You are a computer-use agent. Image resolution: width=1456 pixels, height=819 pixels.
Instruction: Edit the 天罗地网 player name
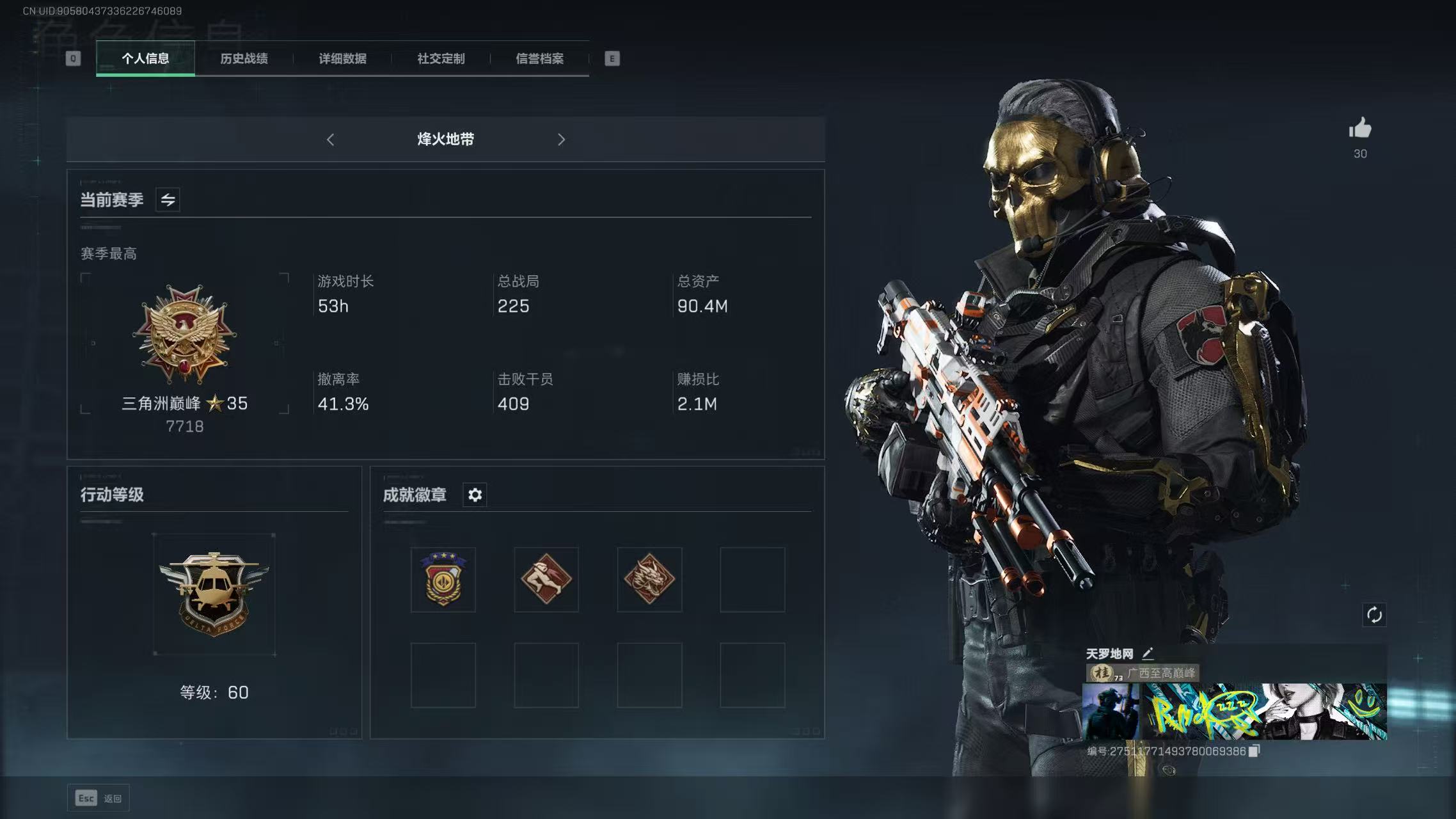point(1148,653)
